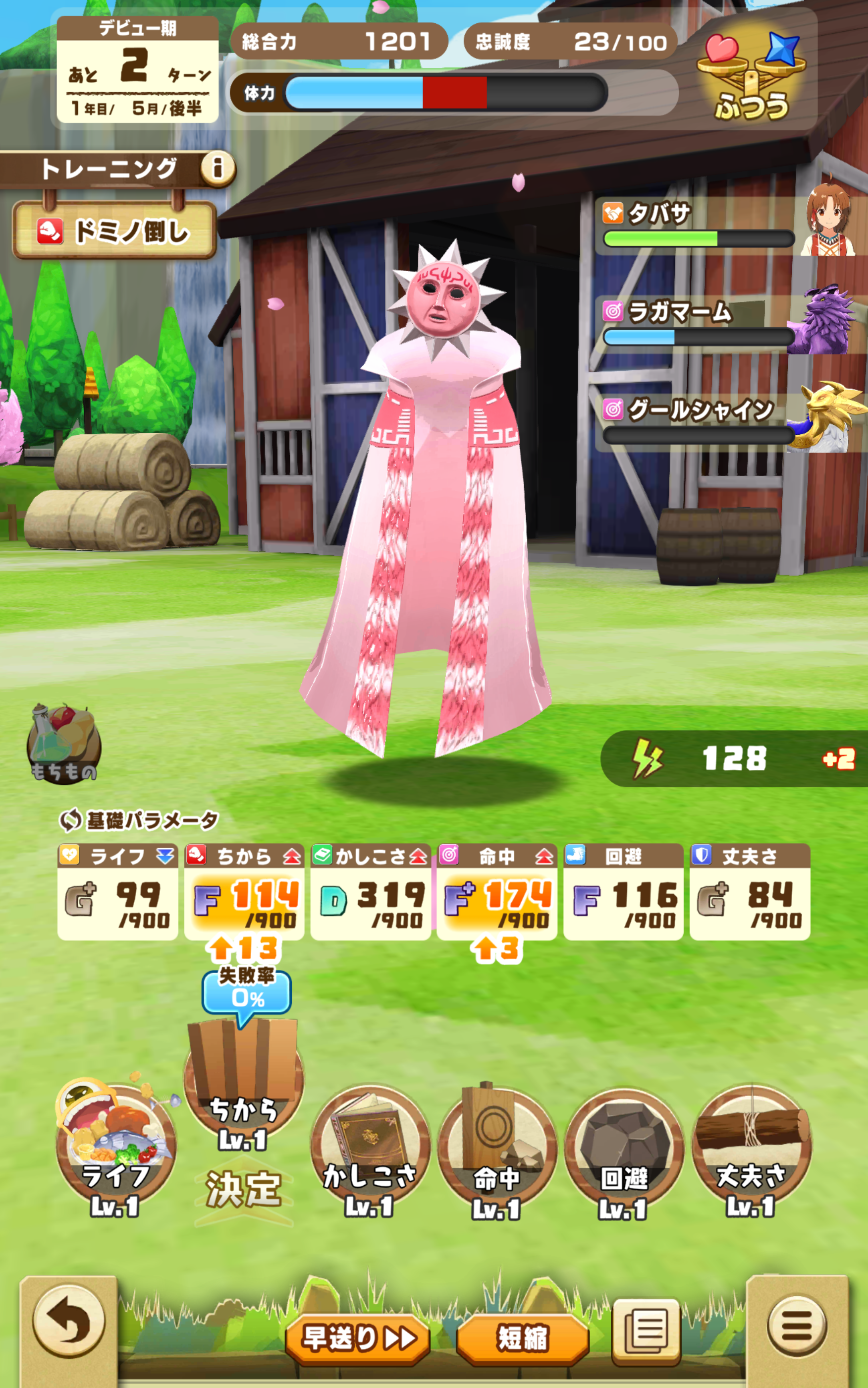Screen dimensions: 868x1388
Task: Tap the 短縮 shorten button
Action: tap(522, 1338)
